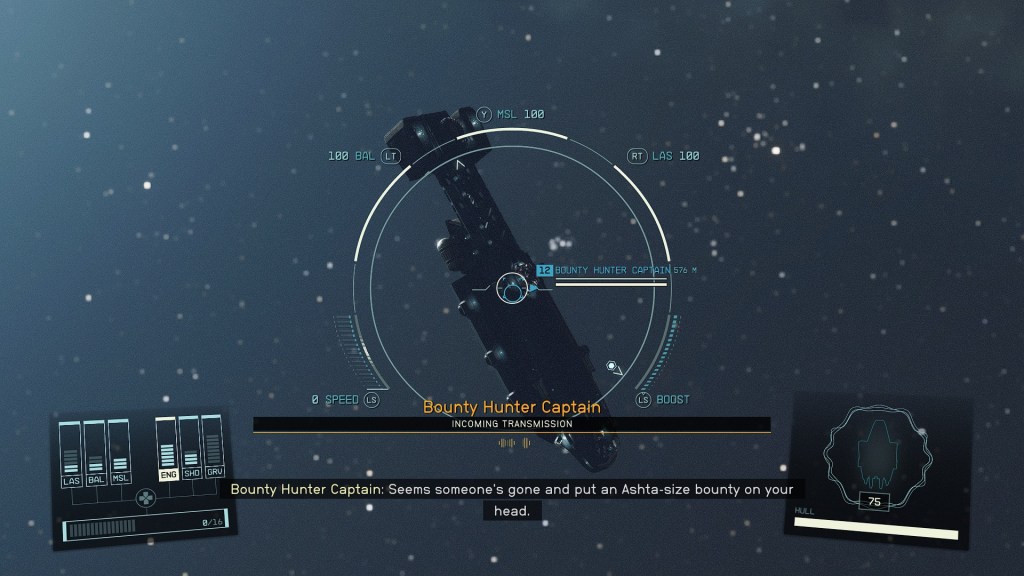Select the SHD shield power column
Image resolution: width=1024 pixels, height=576 pixels.
click(191, 450)
